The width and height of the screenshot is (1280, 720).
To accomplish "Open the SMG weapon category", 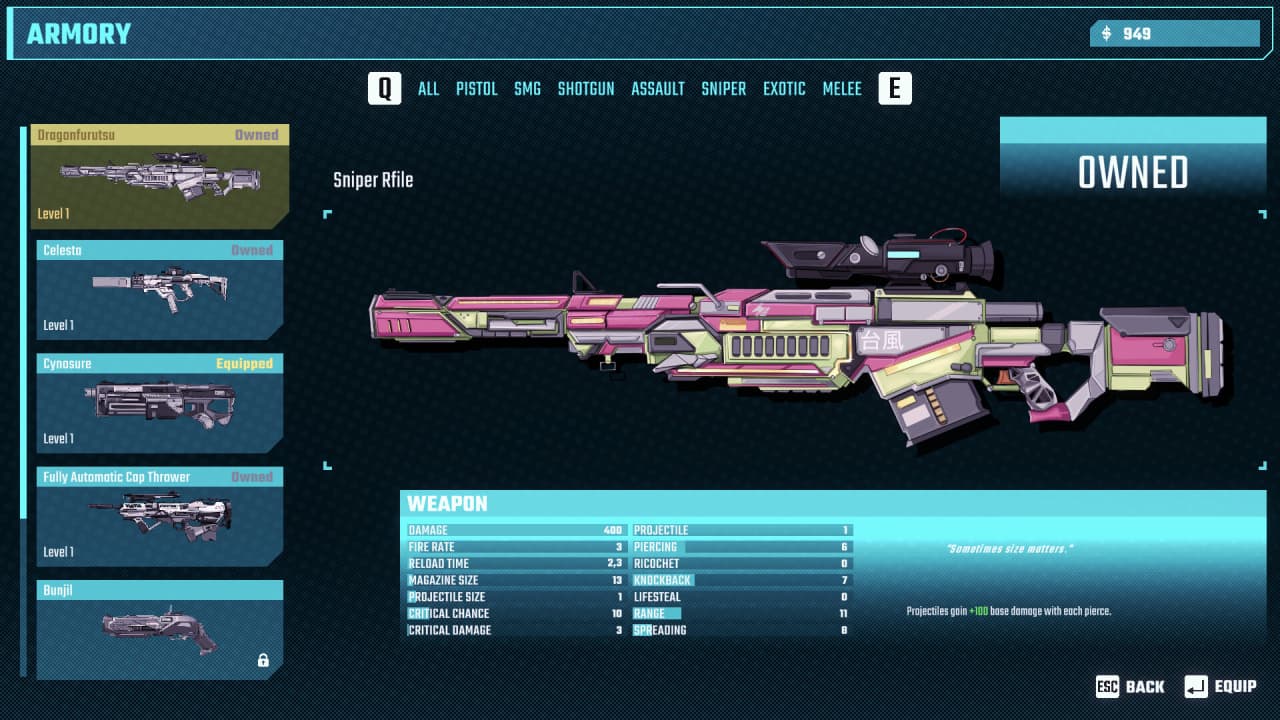I will tap(527, 89).
